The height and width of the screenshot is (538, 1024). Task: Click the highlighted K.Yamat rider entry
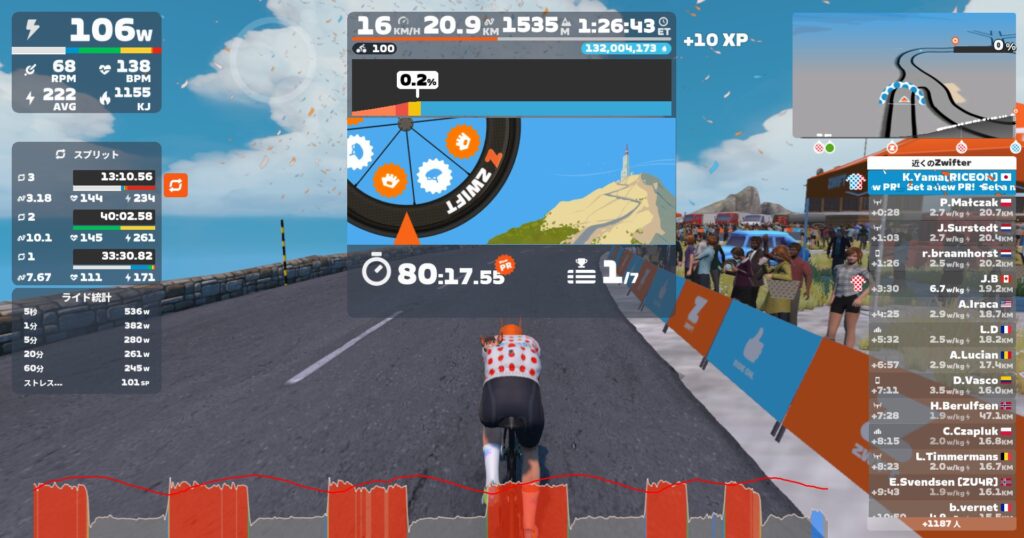[943, 181]
